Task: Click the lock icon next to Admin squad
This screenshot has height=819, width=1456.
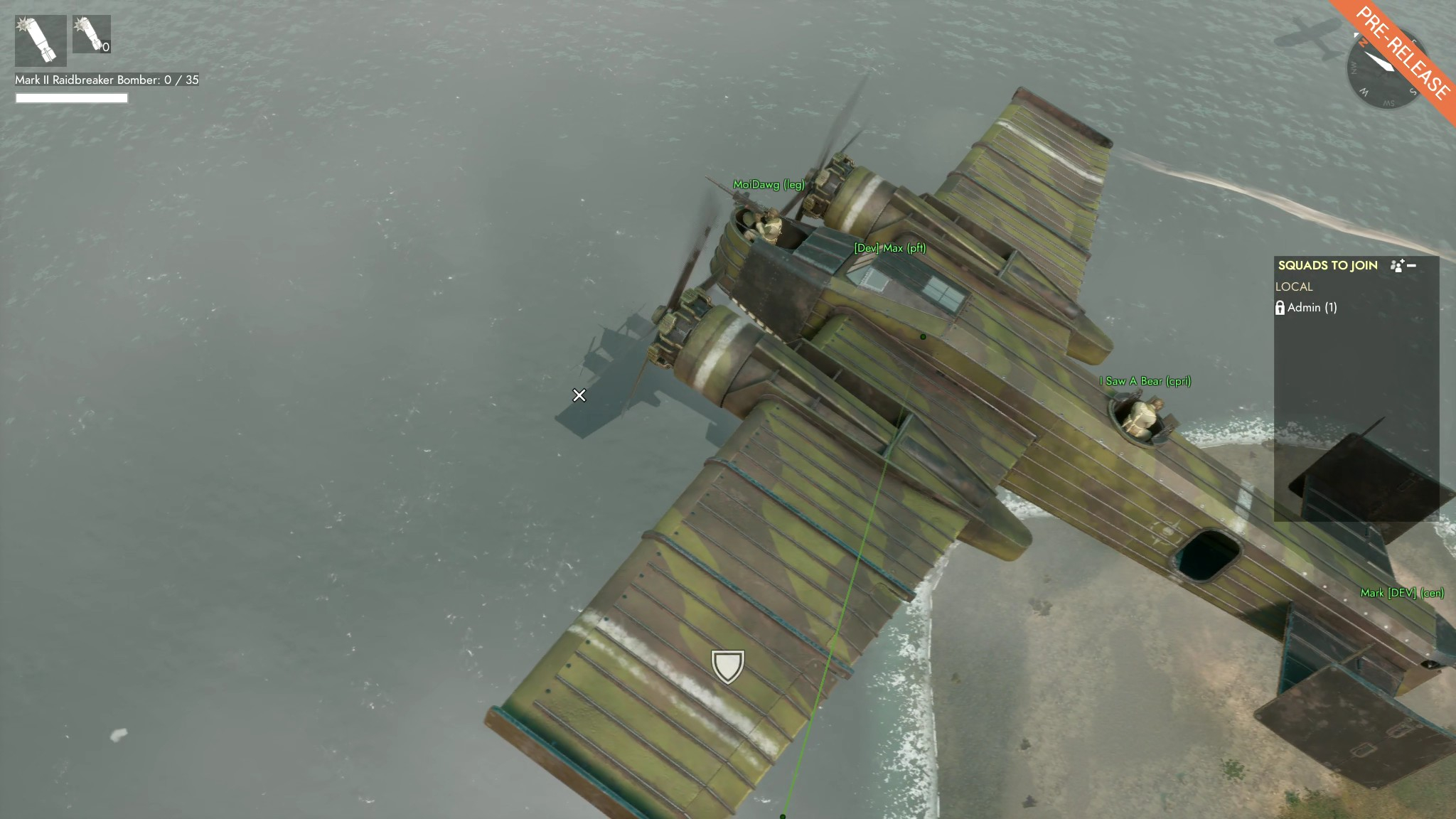Action: pos(1280,309)
